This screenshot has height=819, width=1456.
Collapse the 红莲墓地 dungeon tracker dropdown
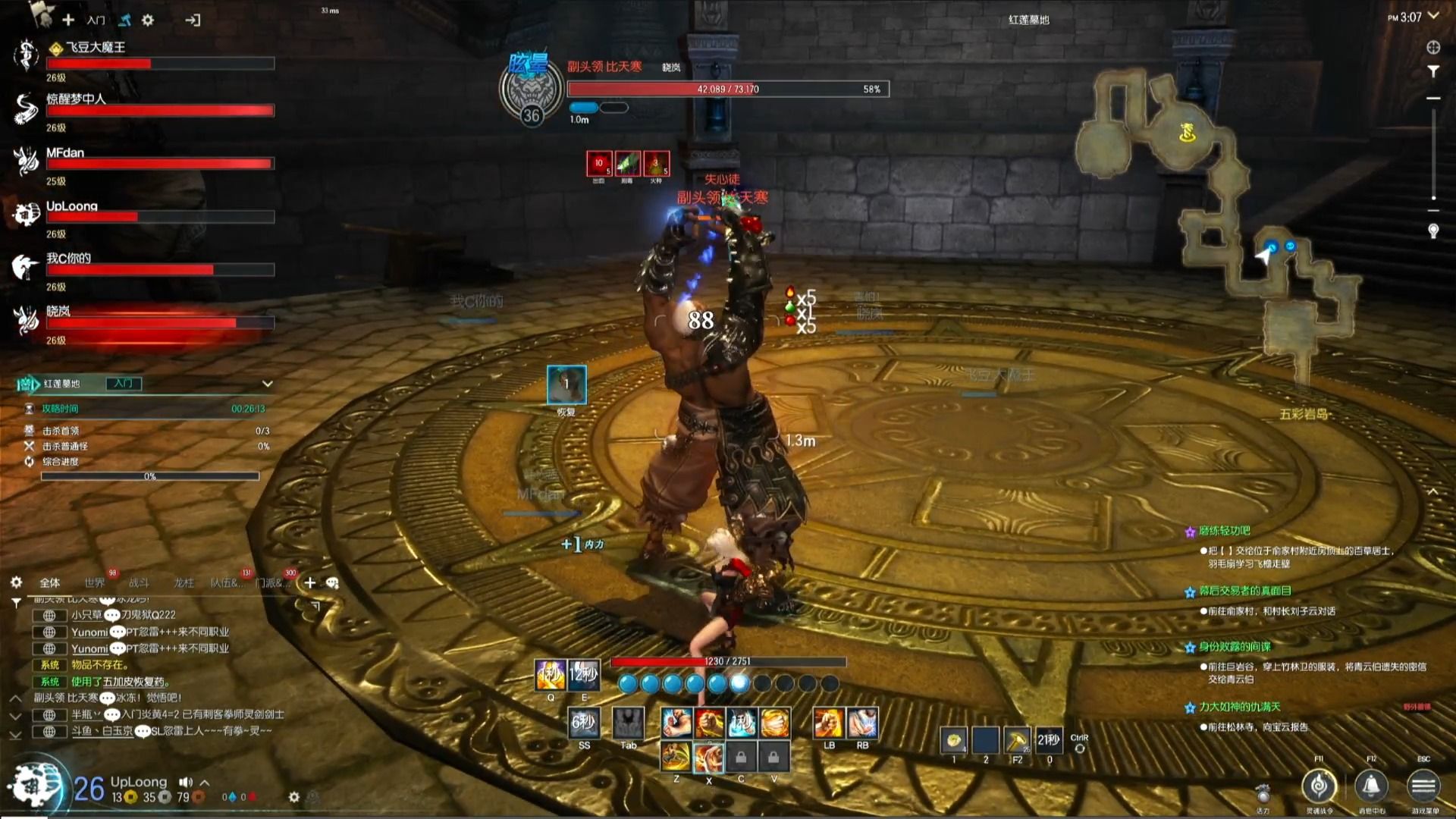click(x=267, y=384)
